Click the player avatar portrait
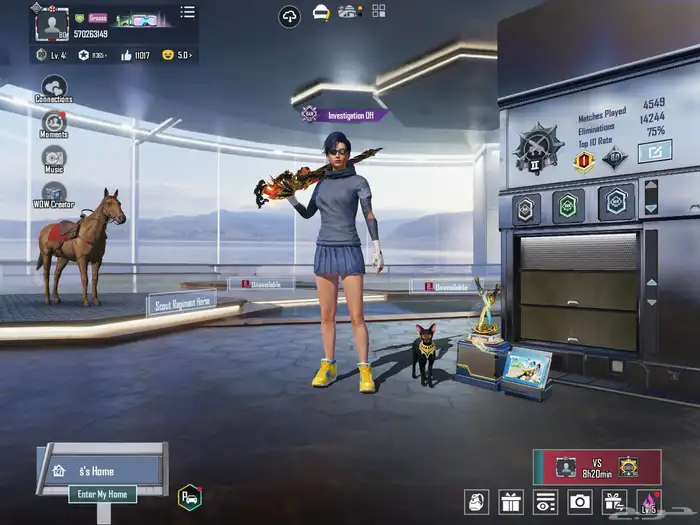 pos(50,23)
